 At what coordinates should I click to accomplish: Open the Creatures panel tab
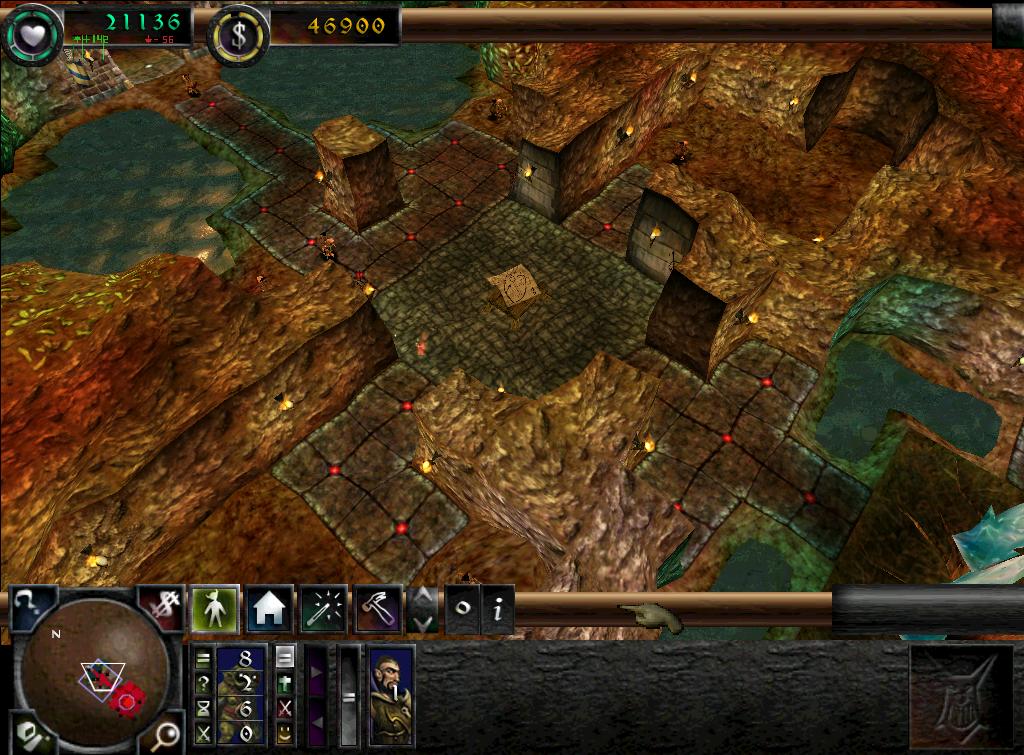tap(214, 608)
